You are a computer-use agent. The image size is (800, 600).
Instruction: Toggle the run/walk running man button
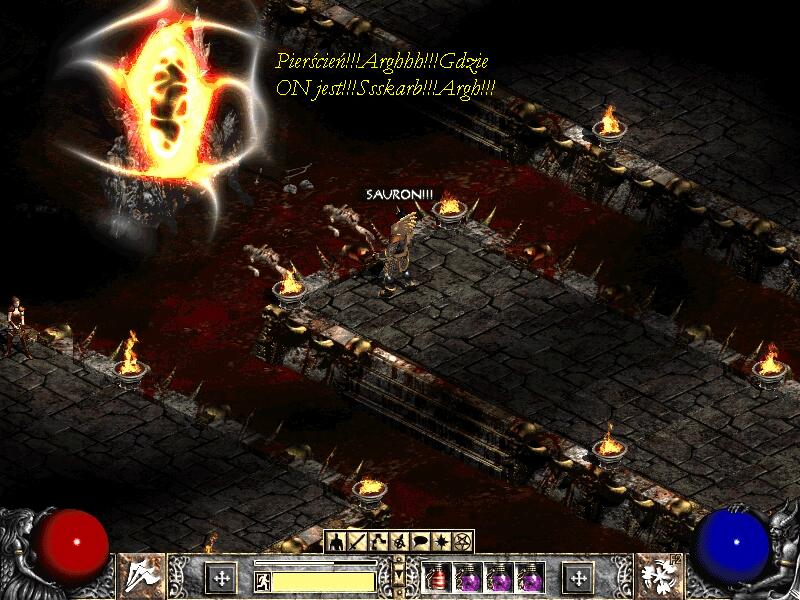pyautogui.click(x=261, y=579)
